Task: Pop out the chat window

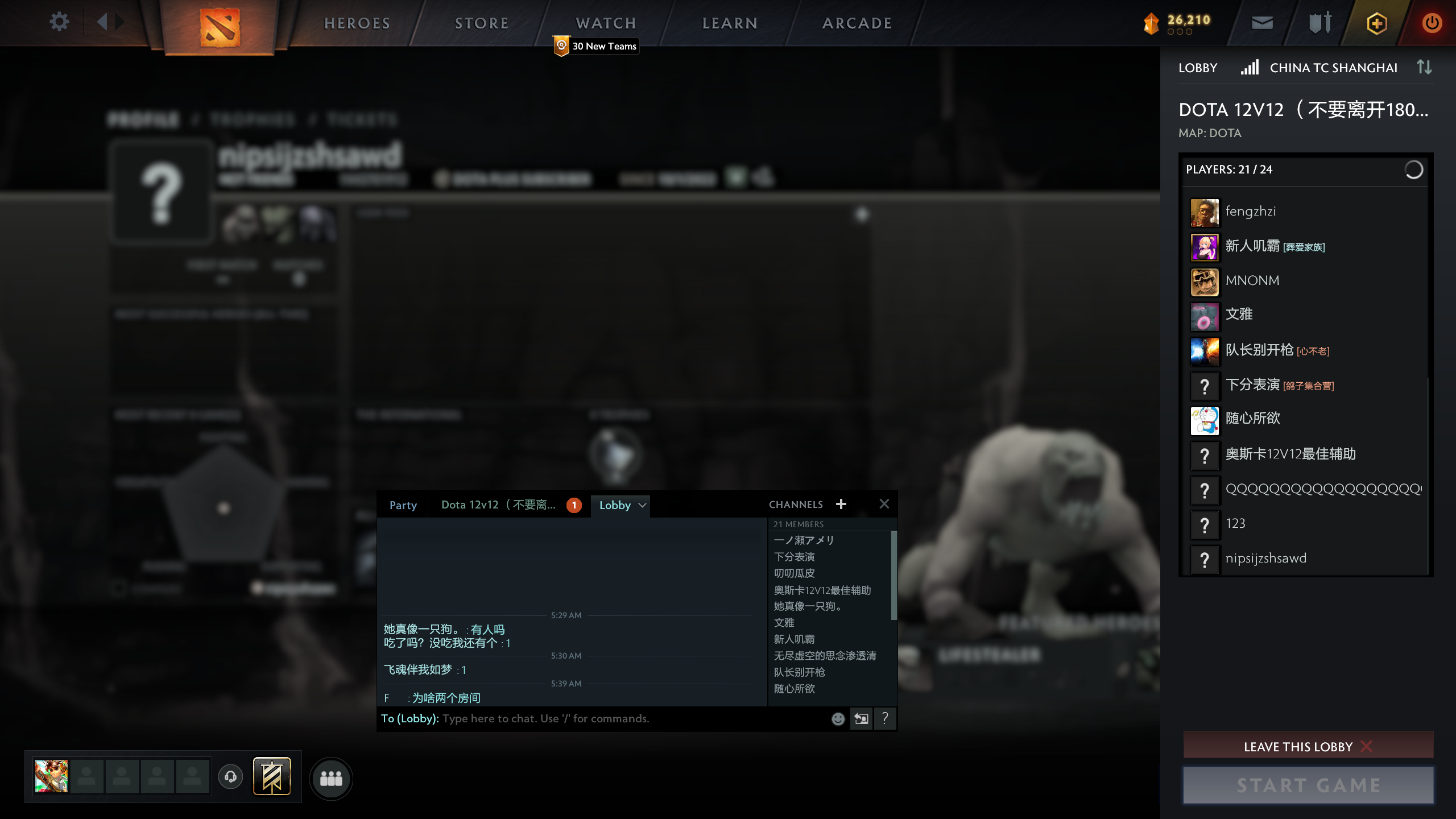Action: [861, 718]
